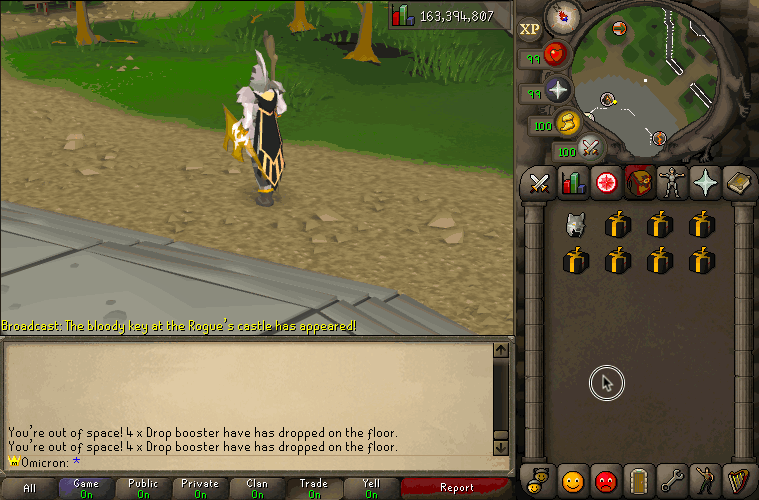Open the Music Player harp tab

[x=738, y=479]
